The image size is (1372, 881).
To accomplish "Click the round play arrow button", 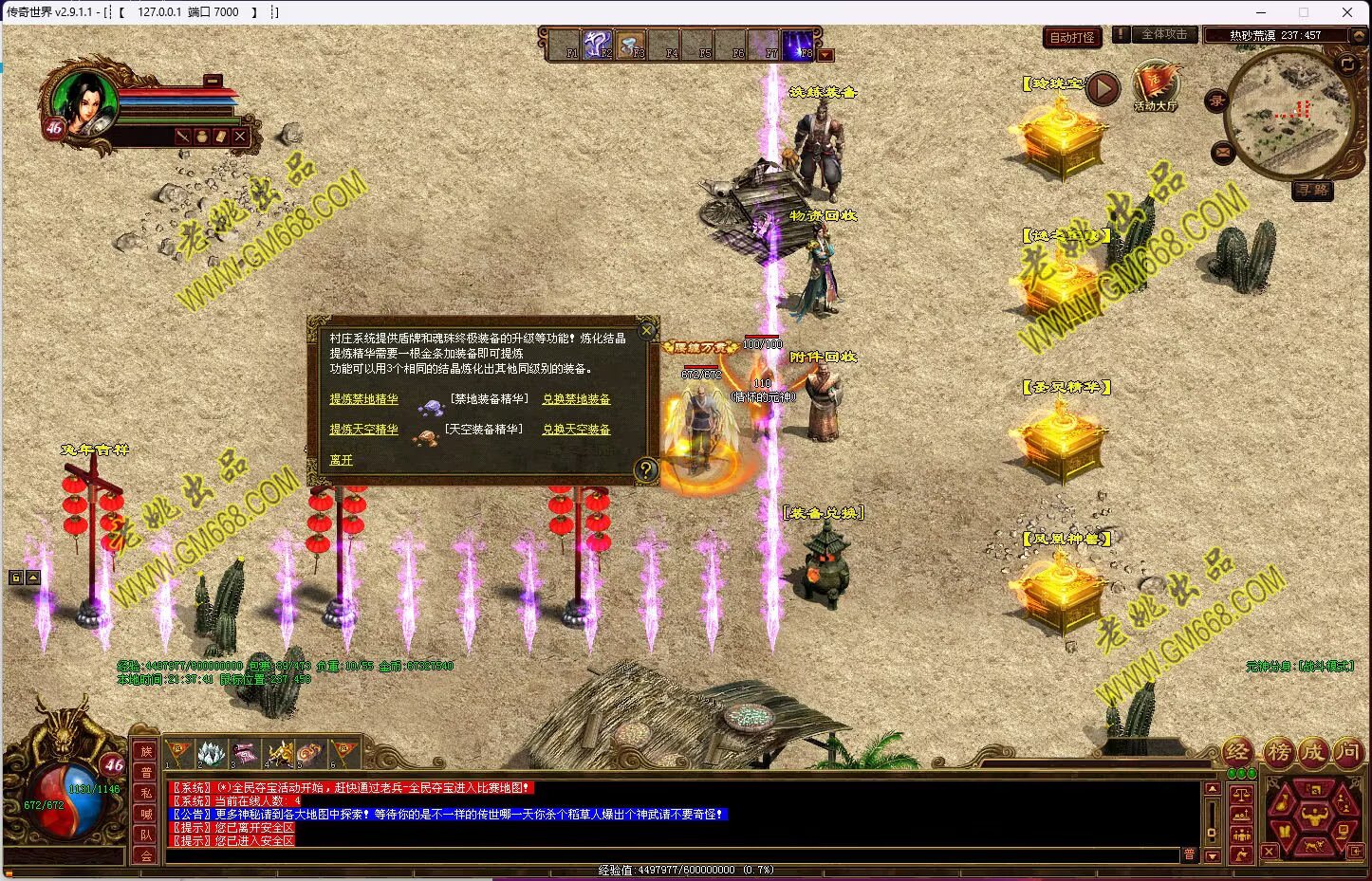I will 1103,88.
